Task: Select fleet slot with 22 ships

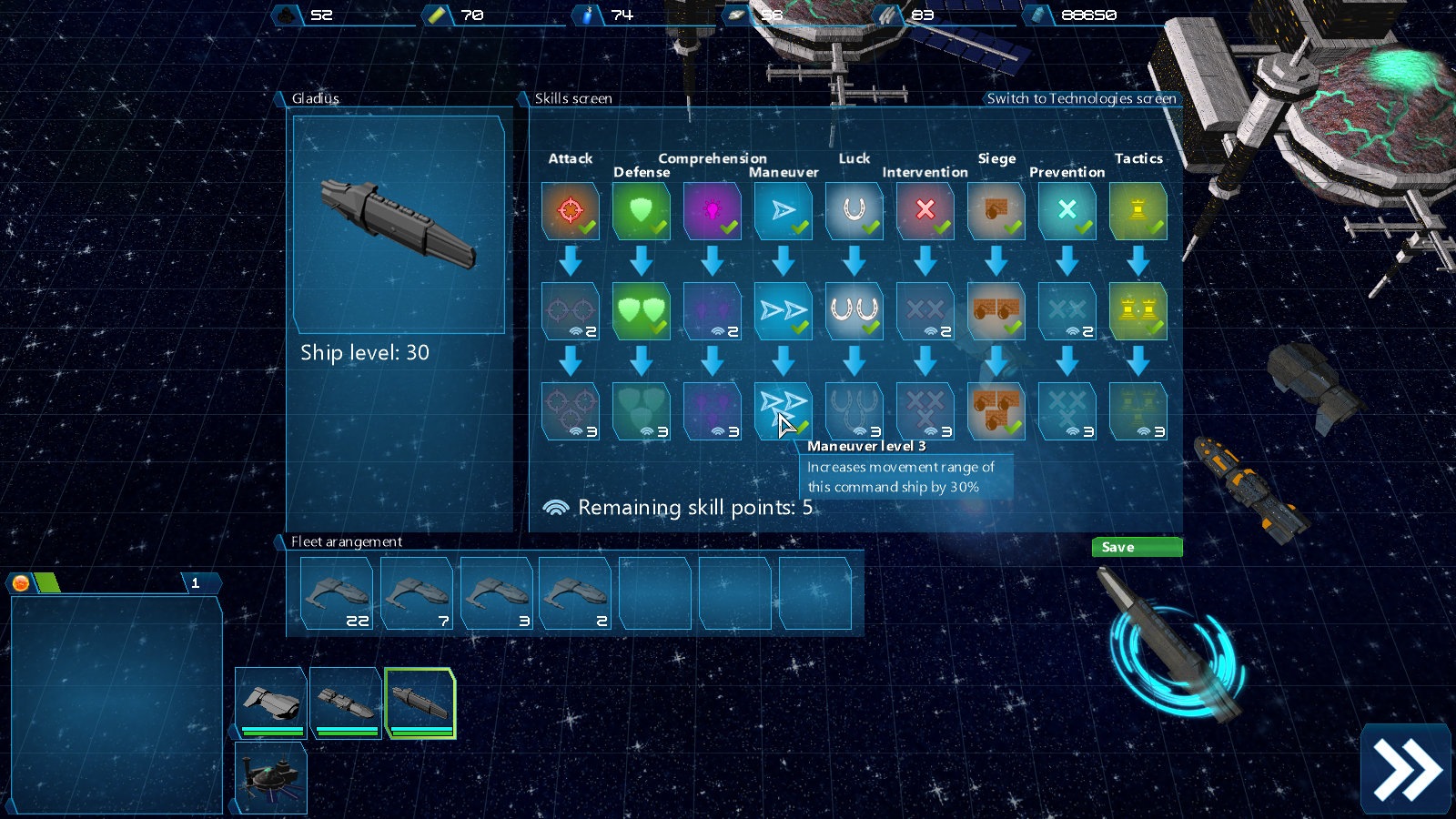Action: point(337,593)
